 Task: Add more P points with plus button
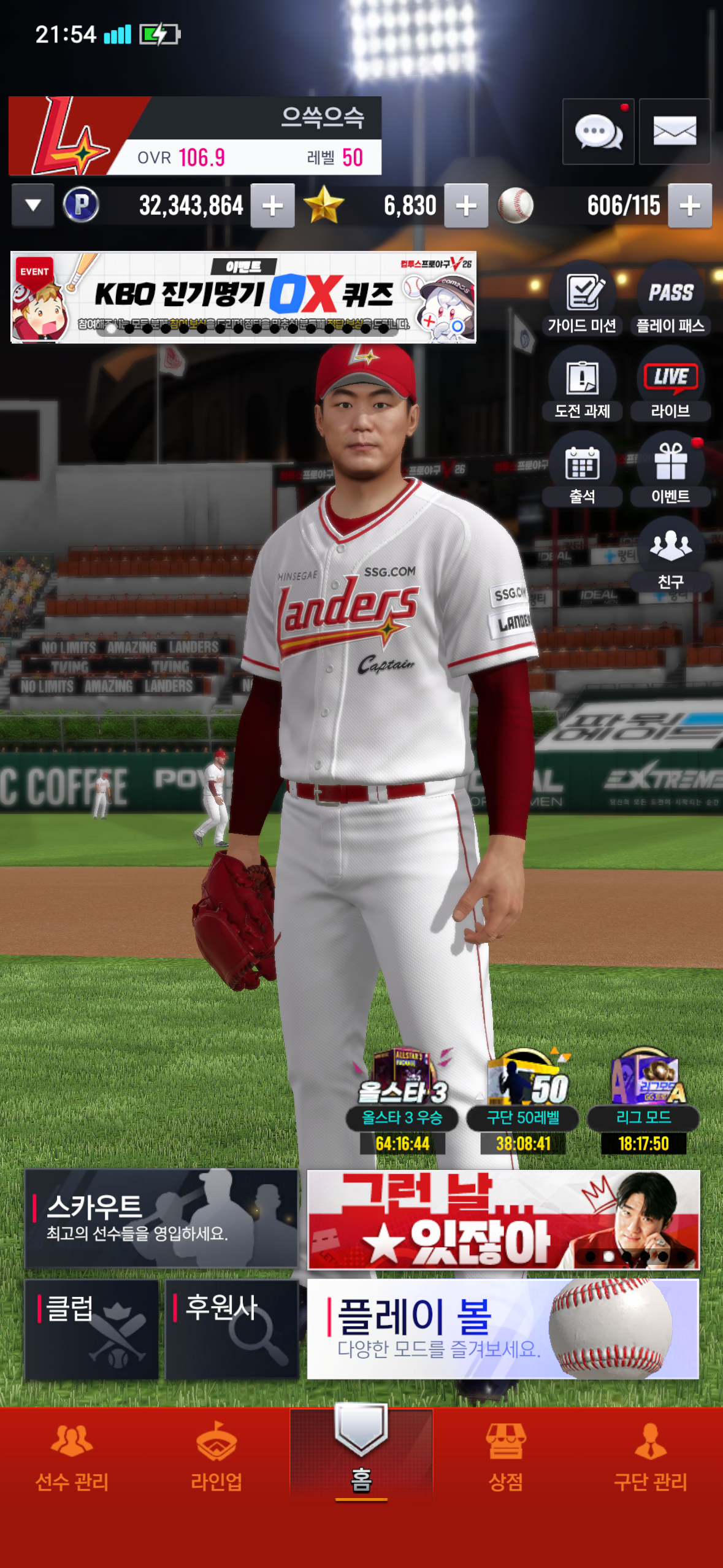point(272,206)
